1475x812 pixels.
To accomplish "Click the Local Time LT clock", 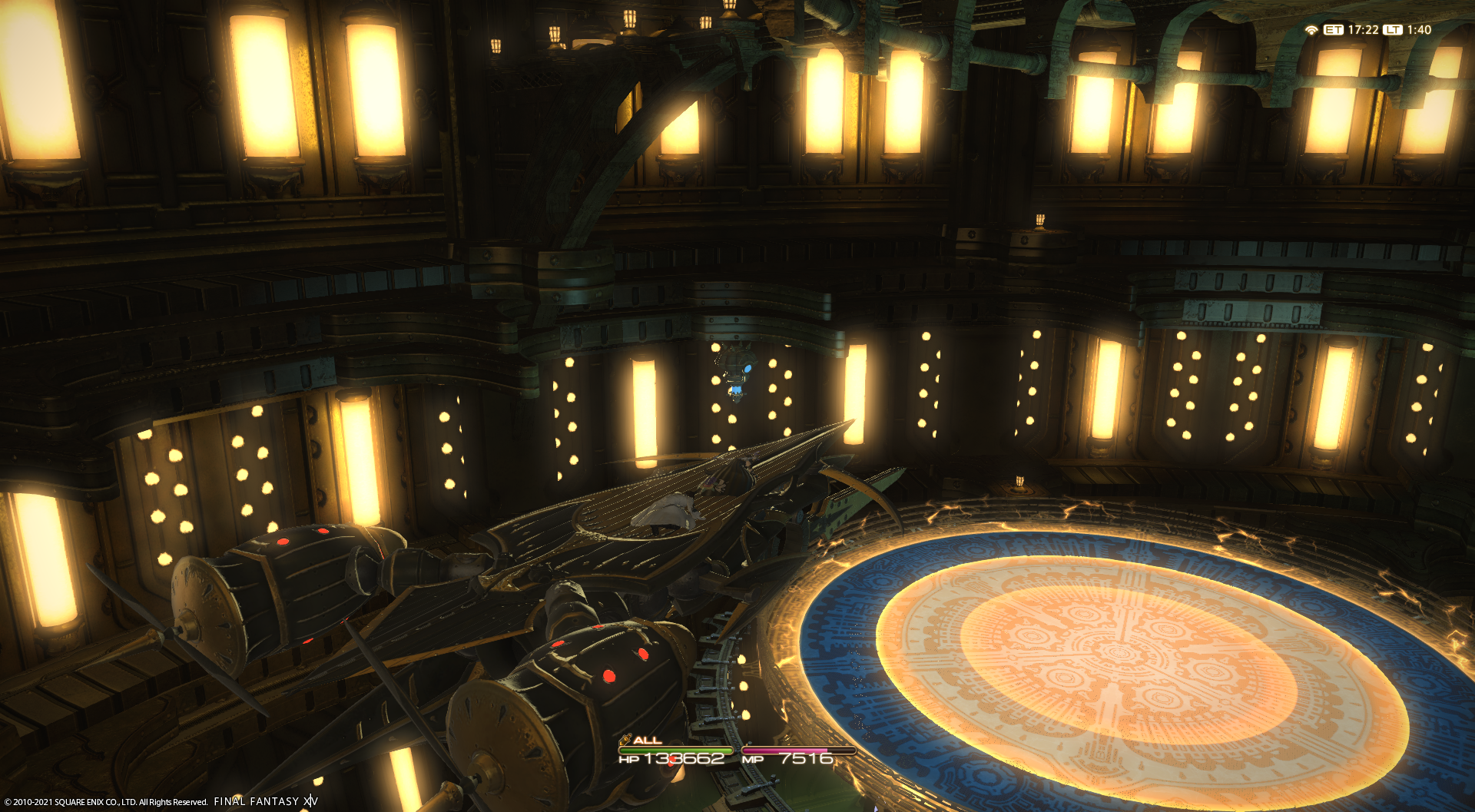I will 1408,30.
